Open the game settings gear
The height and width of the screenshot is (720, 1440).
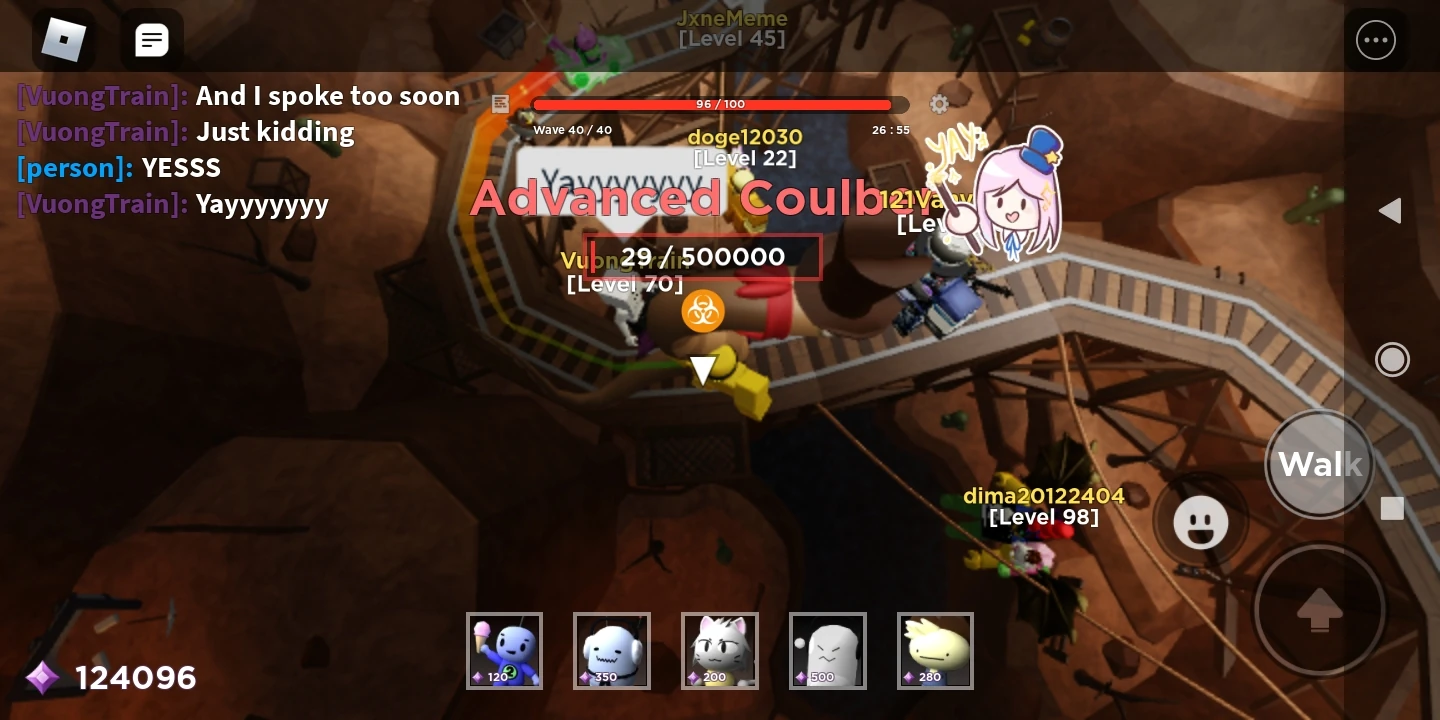(x=939, y=104)
